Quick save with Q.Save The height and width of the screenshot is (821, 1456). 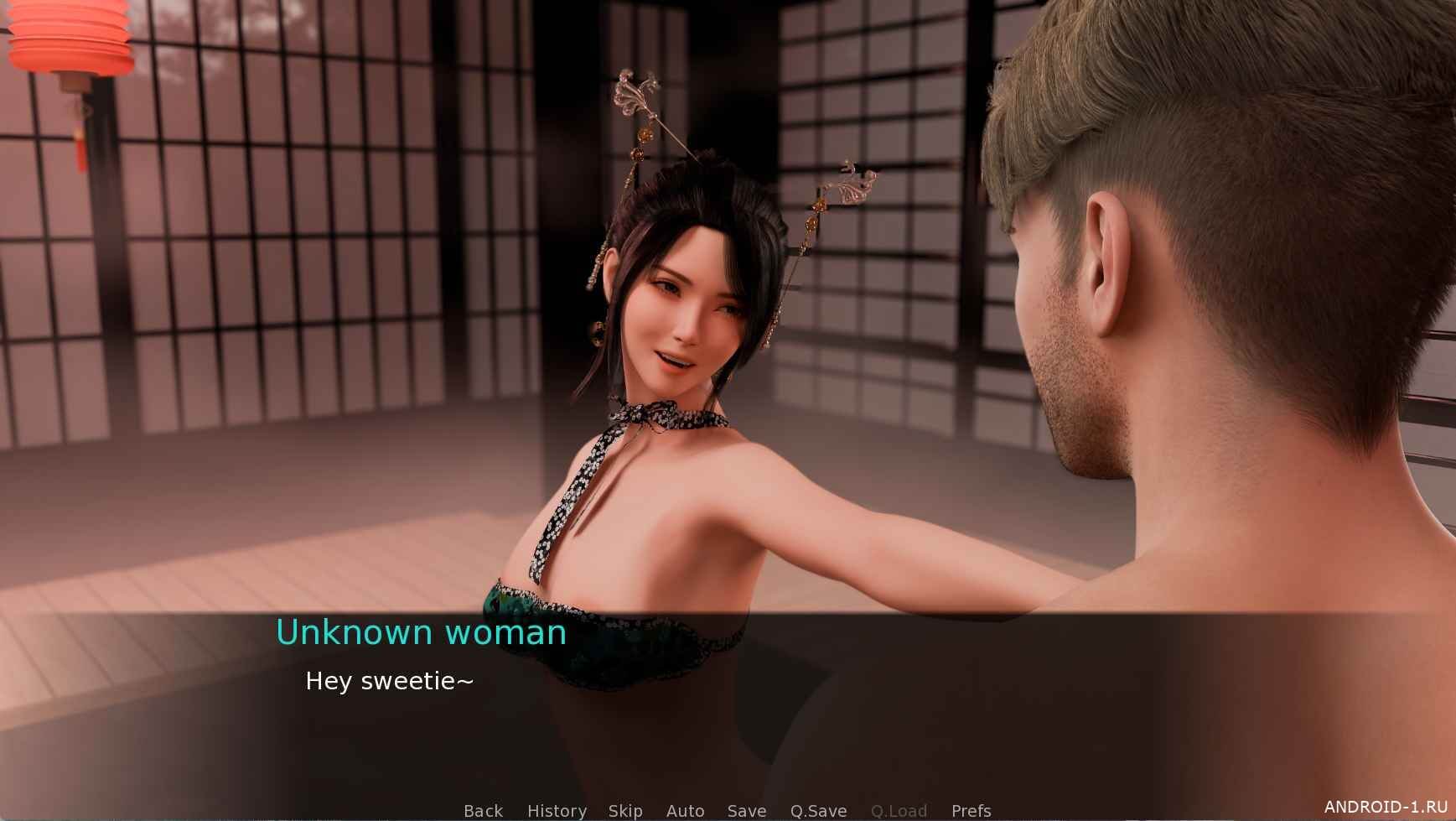pos(818,810)
